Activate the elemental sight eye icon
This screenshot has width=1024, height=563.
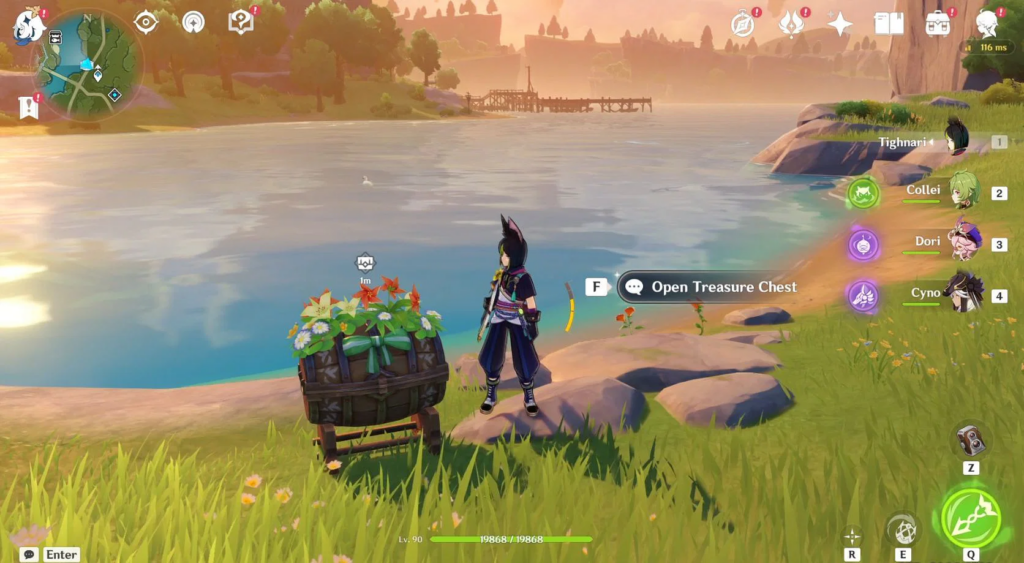pyautogui.click(x=146, y=21)
